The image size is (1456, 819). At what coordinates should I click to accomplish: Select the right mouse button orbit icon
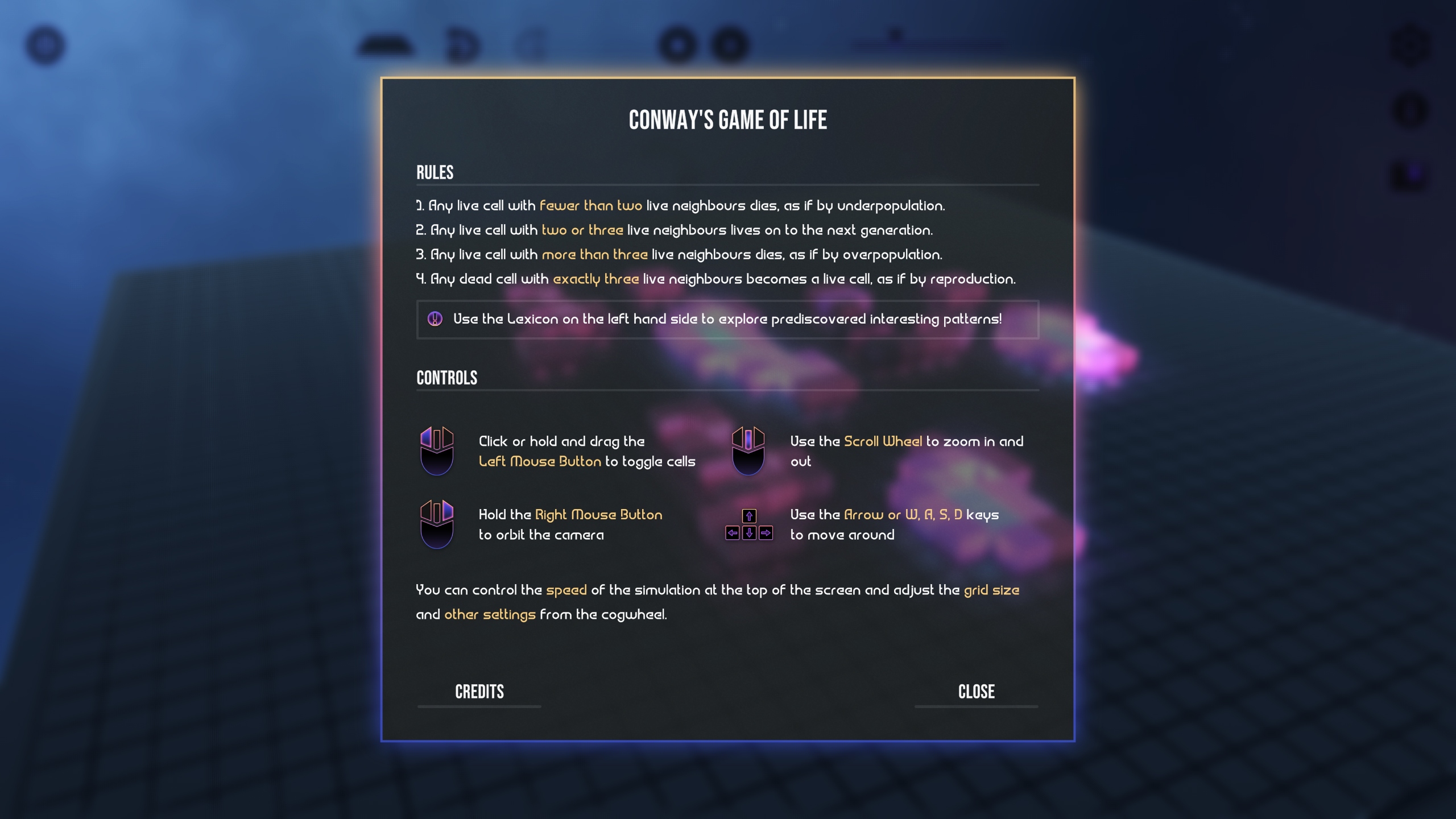(x=437, y=524)
